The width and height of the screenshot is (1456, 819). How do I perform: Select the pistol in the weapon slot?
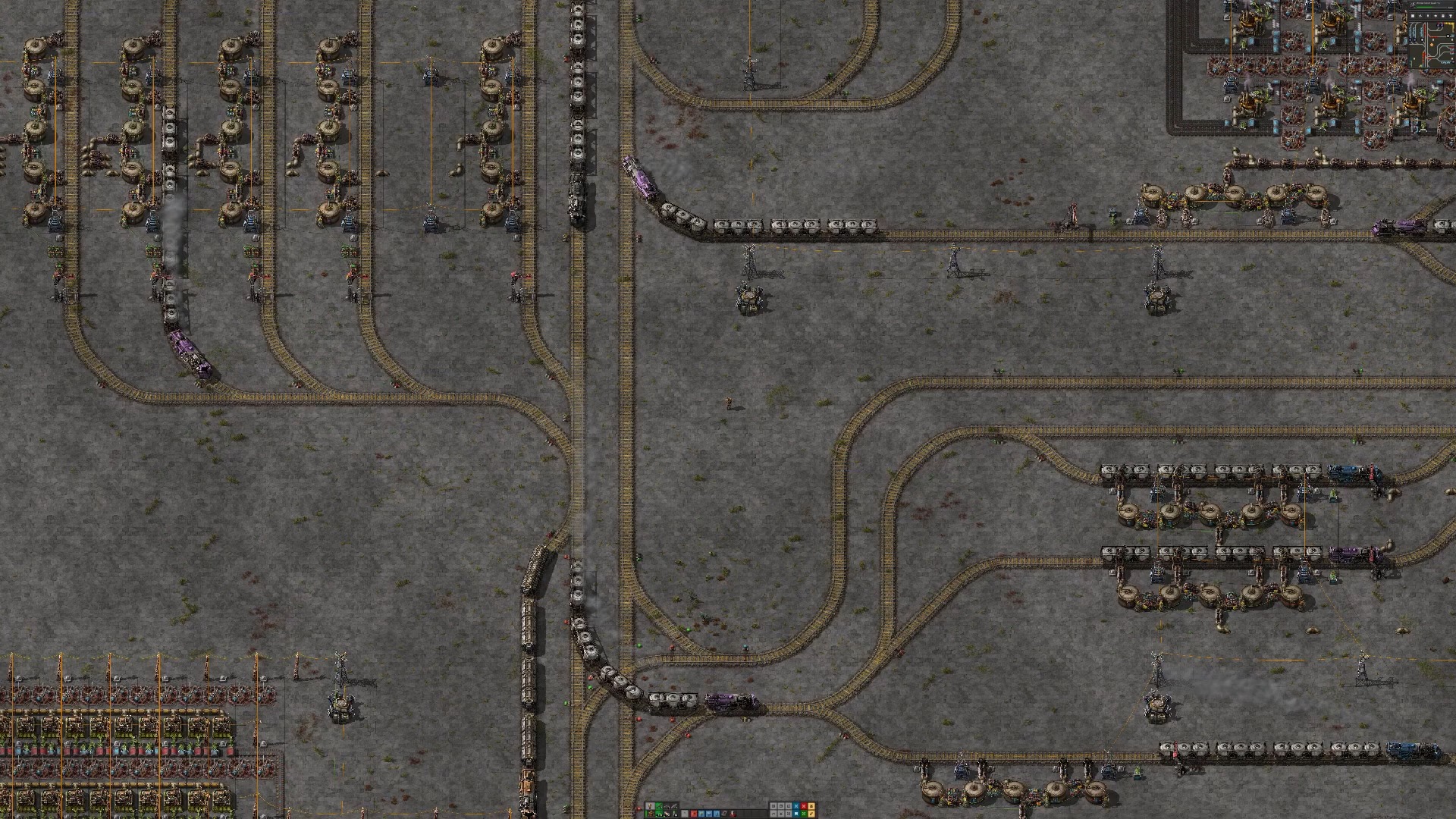(x=666, y=806)
